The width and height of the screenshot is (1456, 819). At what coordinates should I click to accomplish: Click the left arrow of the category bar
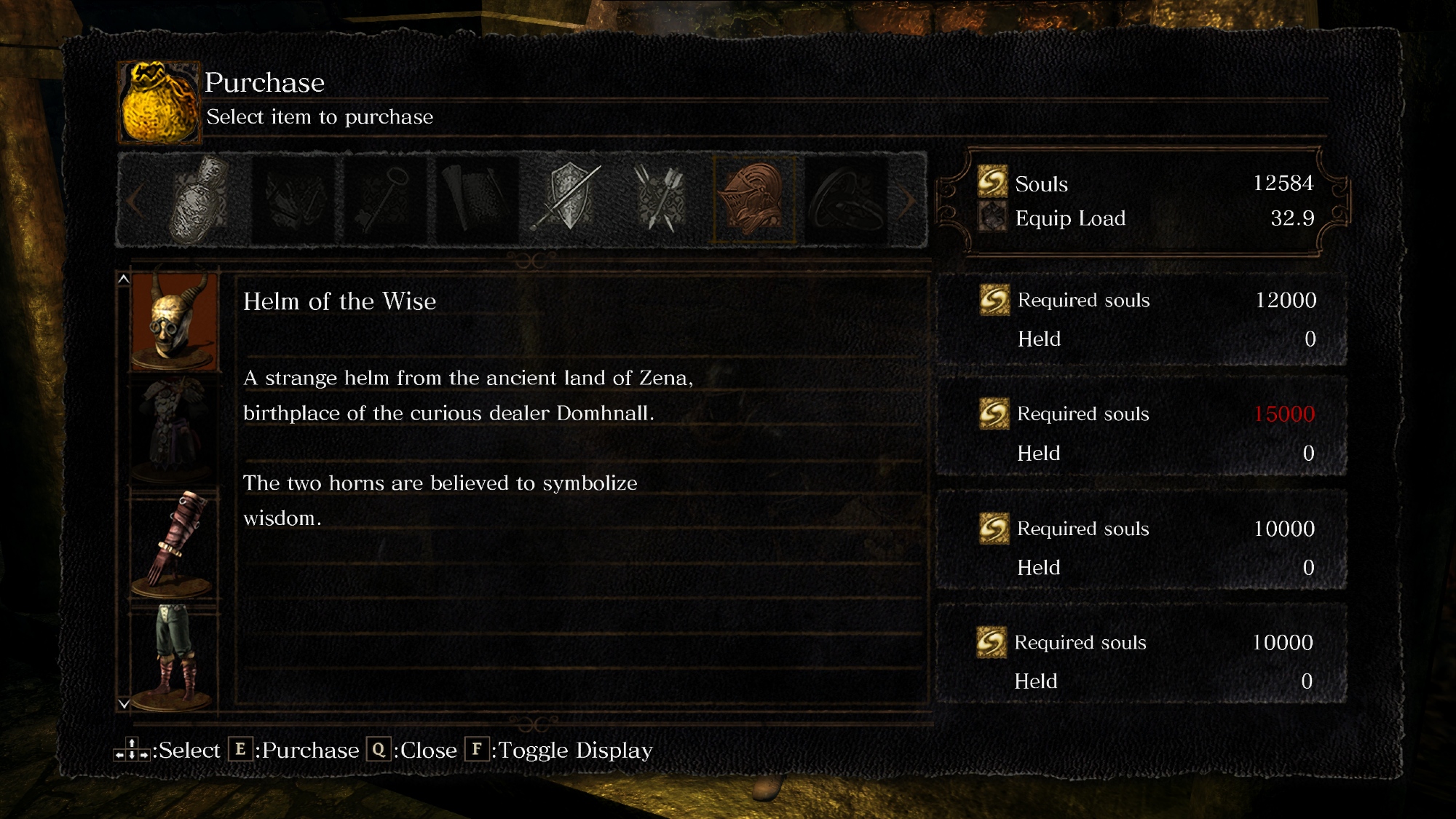tap(135, 200)
